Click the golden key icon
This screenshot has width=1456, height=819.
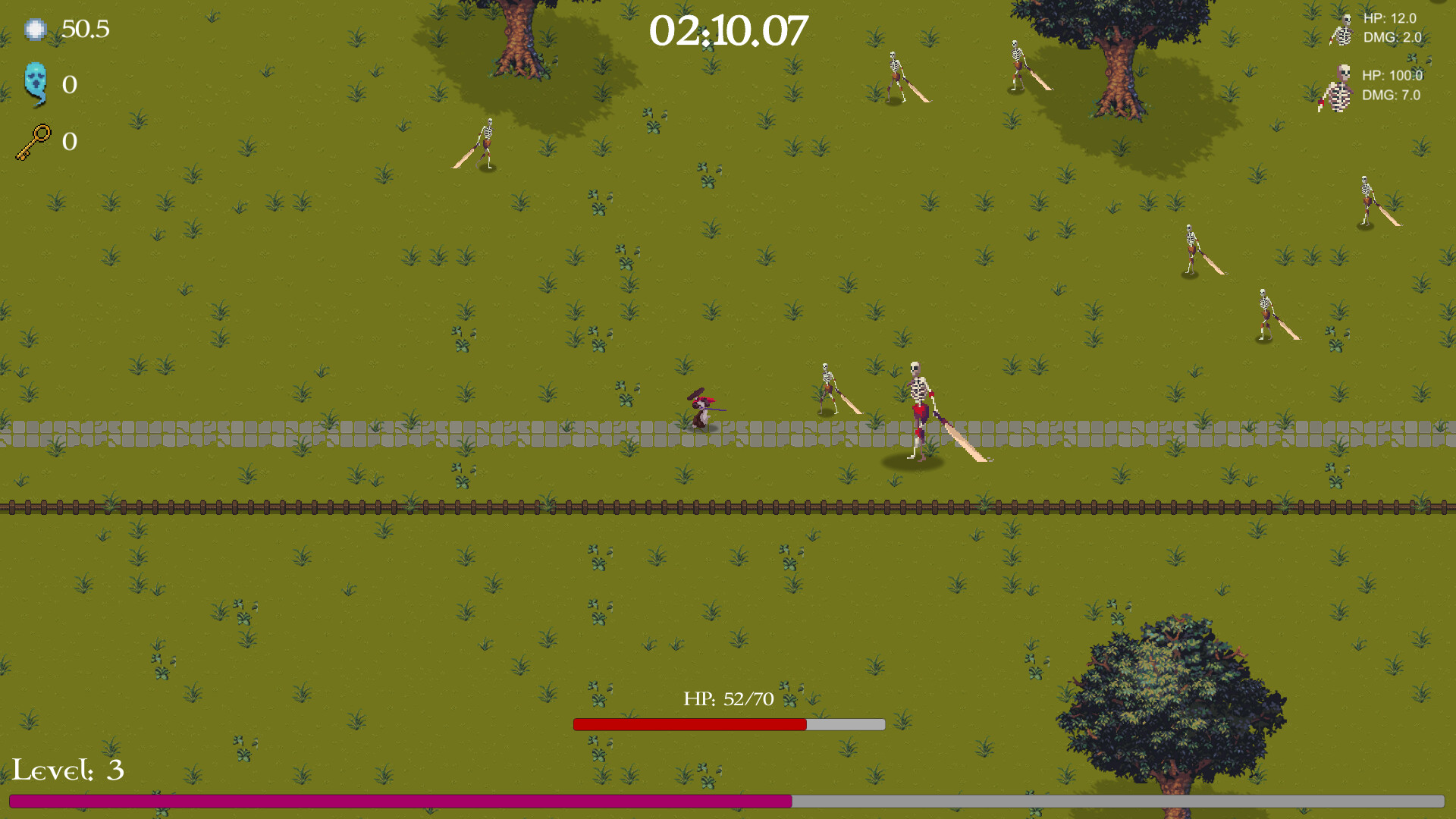click(x=34, y=141)
